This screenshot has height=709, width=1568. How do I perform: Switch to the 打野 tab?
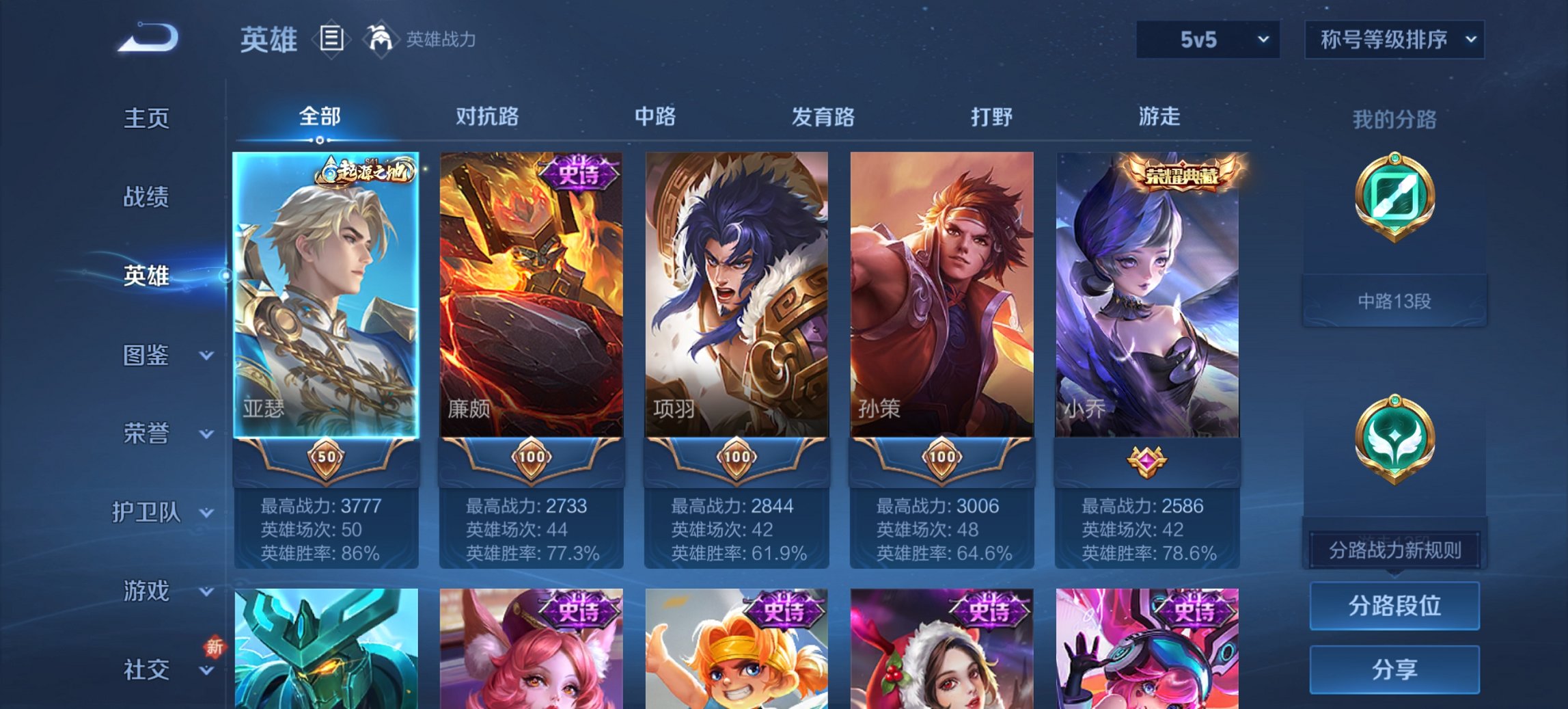point(992,118)
